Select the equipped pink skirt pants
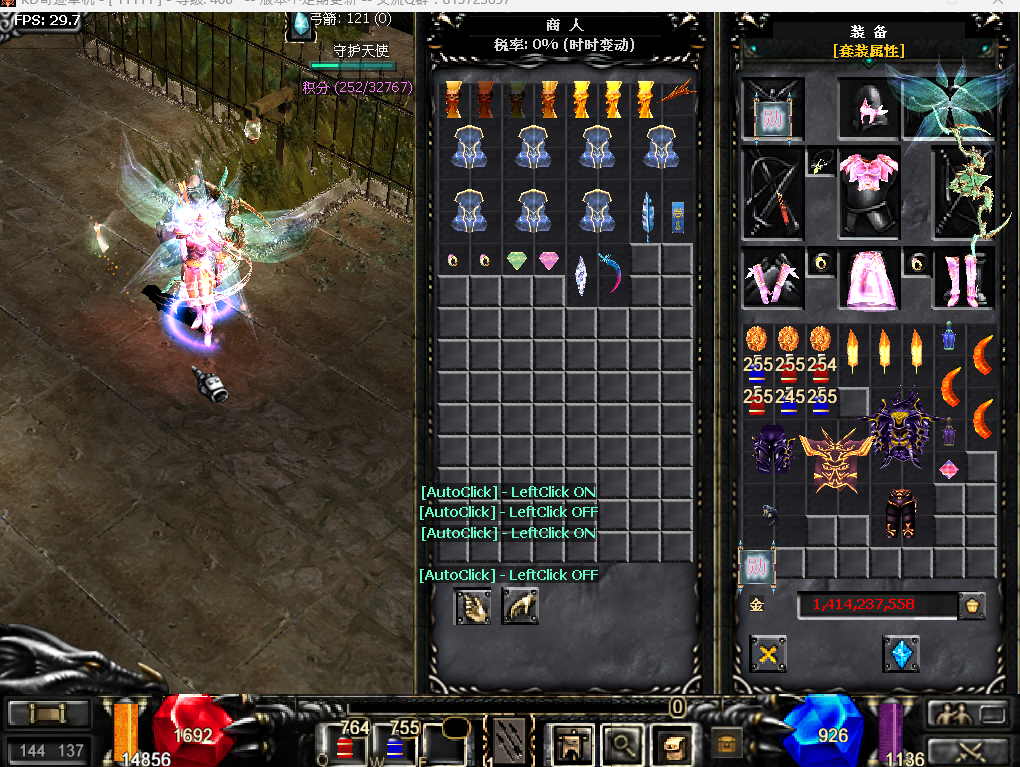Image resolution: width=1020 pixels, height=767 pixels. click(x=868, y=279)
